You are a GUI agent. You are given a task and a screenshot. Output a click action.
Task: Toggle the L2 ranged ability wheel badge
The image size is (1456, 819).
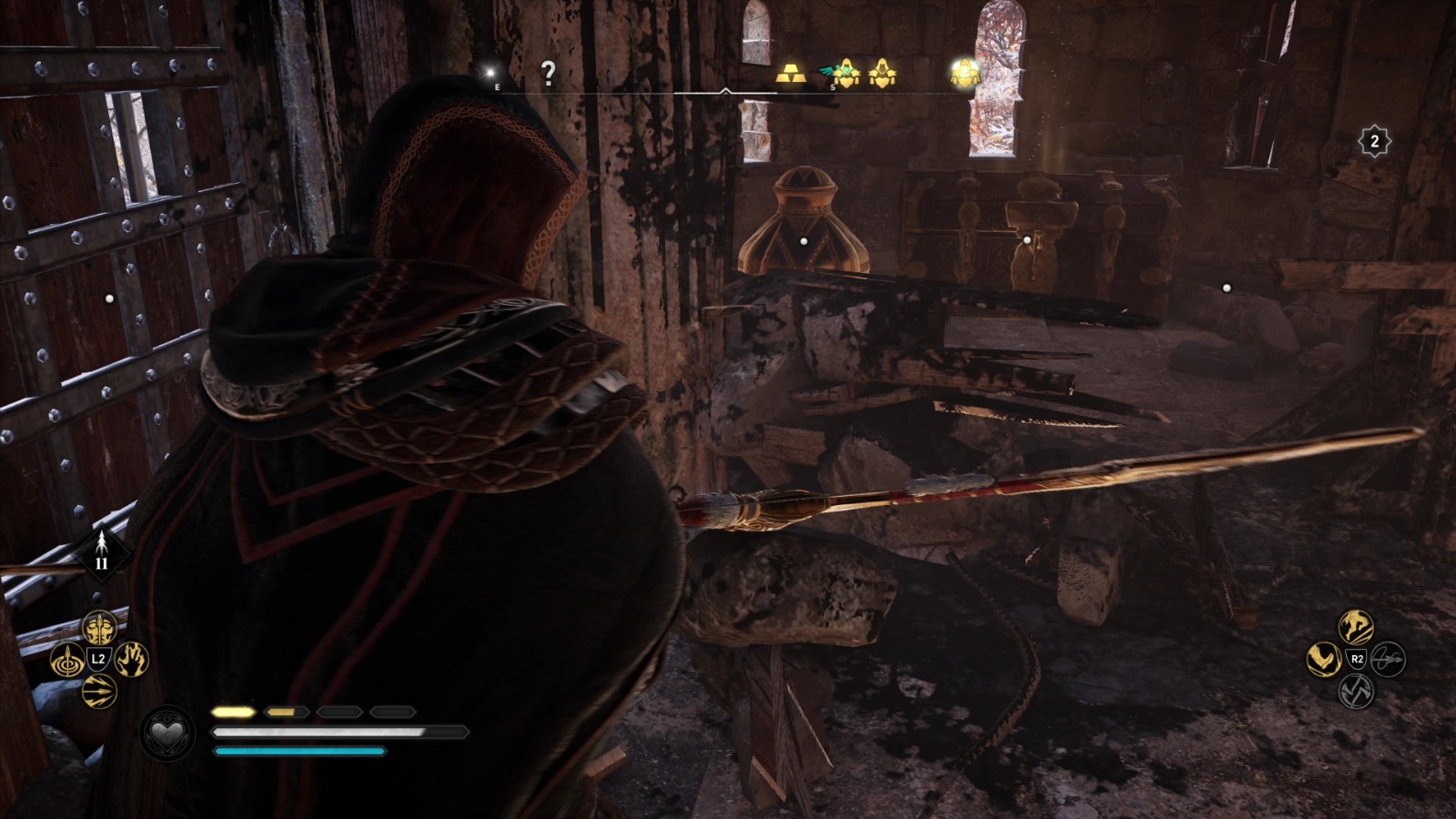(98, 659)
